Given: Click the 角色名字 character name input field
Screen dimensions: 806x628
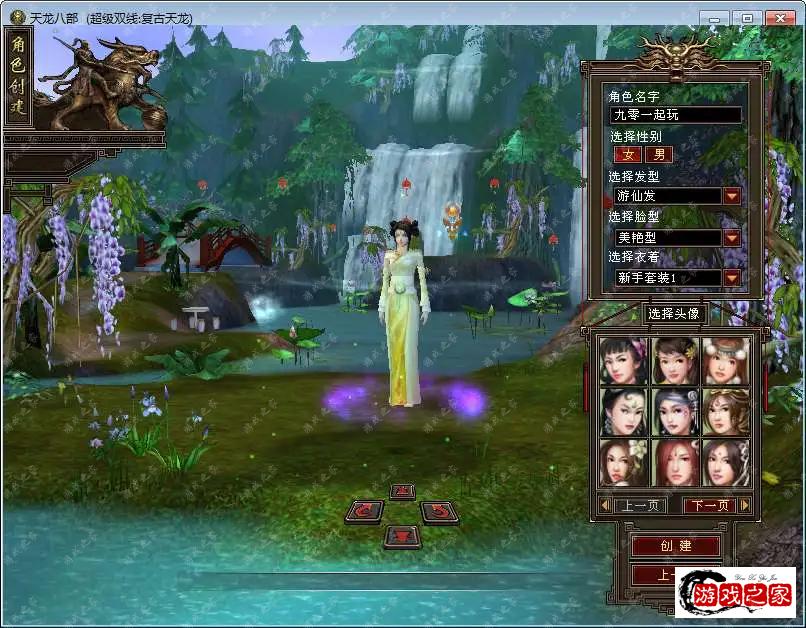Looking at the screenshot, I should click(676, 115).
